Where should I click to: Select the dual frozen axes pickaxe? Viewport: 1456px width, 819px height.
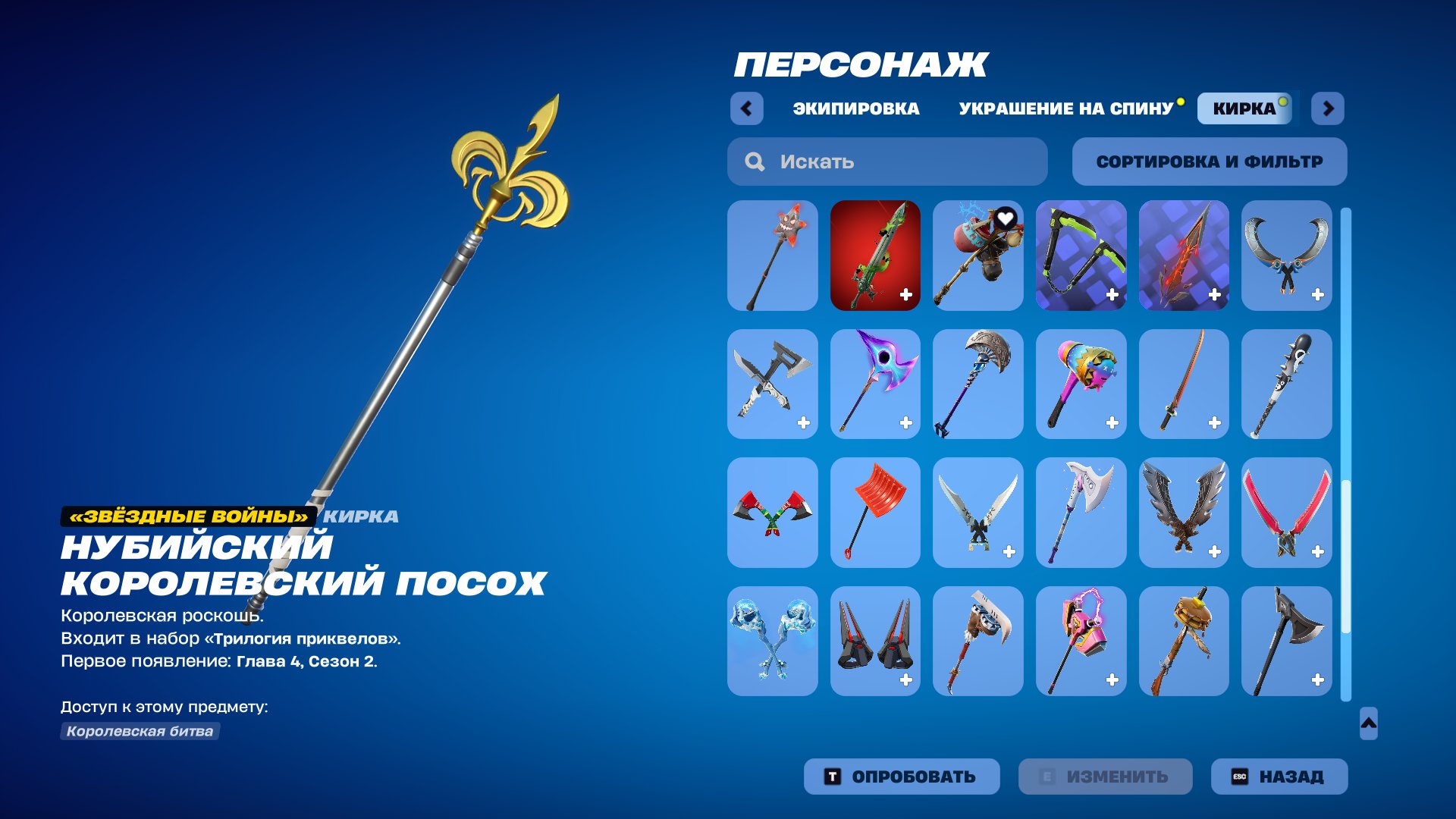pos(772,641)
